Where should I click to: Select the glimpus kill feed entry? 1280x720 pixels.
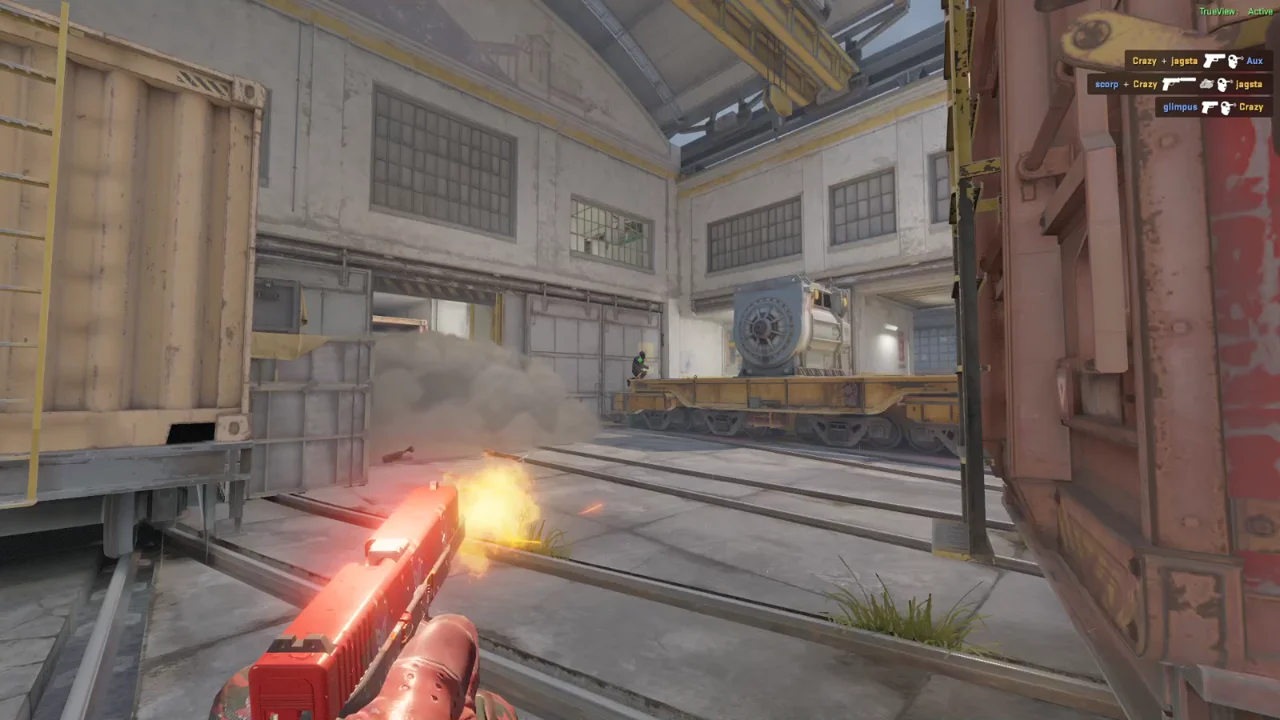pos(1213,107)
